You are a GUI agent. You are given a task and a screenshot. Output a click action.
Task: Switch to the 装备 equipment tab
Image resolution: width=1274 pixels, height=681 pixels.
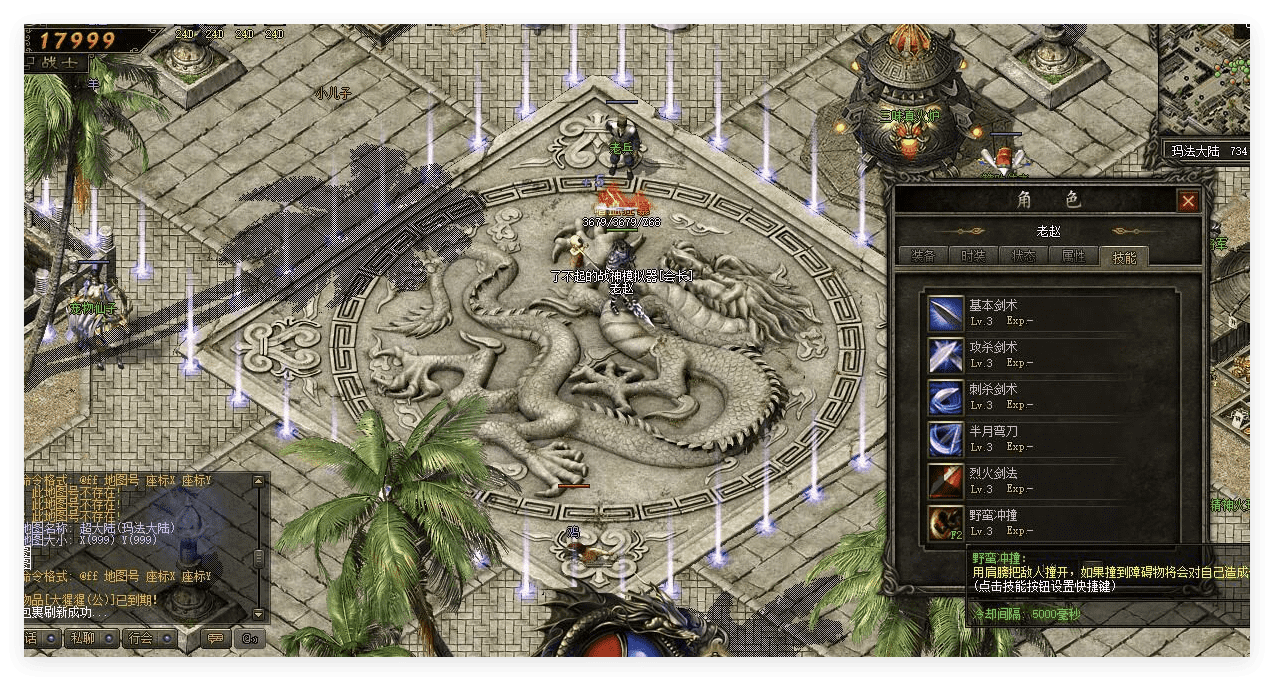(x=922, y=256)
